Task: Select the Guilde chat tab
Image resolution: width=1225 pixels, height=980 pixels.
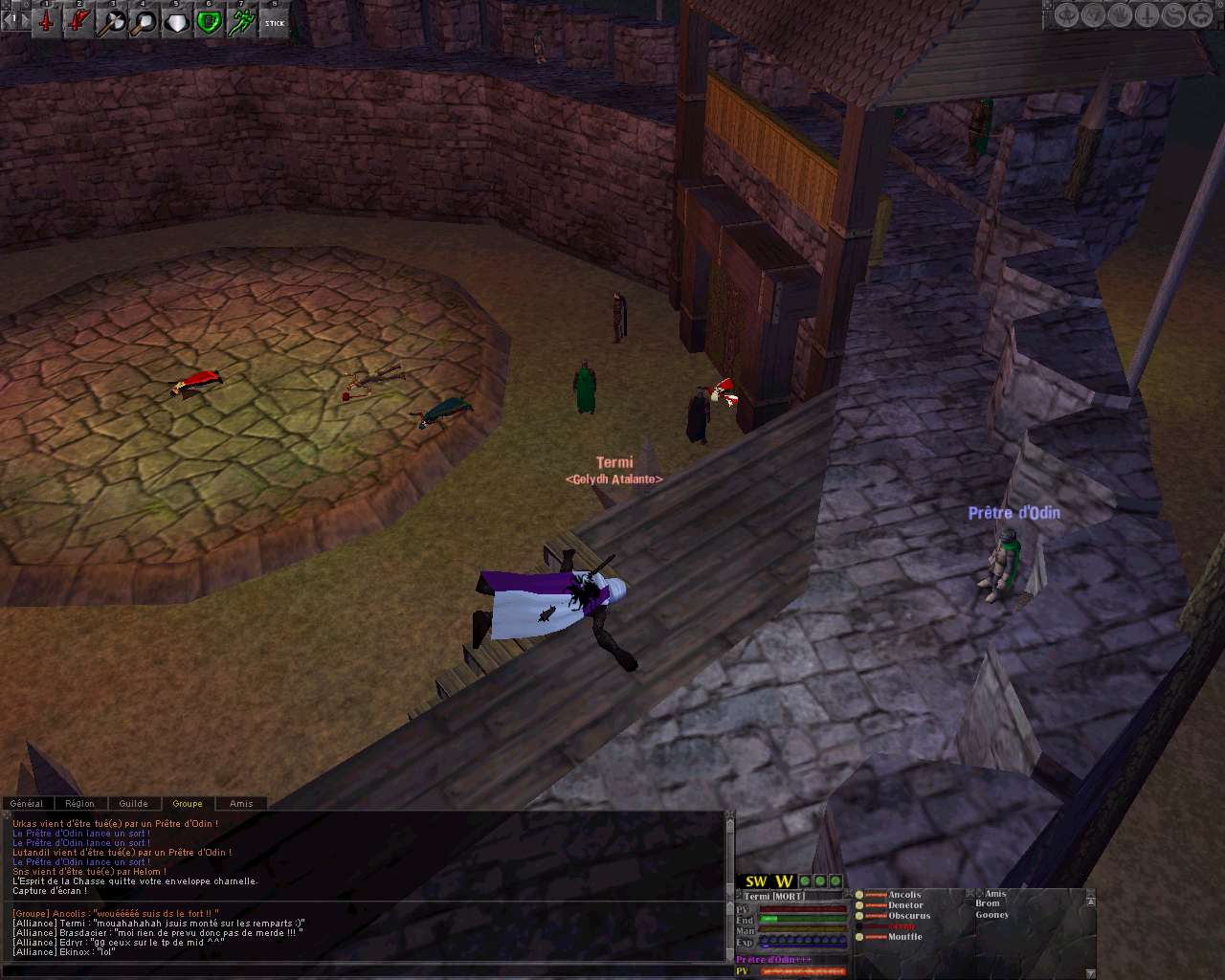Action: 133,804
